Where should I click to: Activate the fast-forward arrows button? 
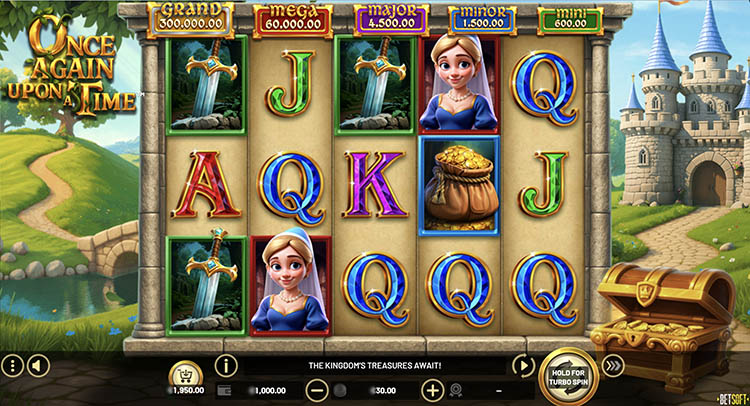point(614,365)
